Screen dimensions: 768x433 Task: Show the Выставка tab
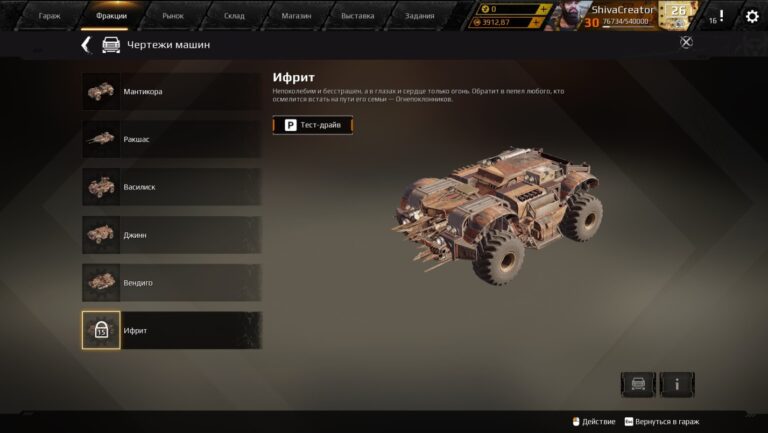click(357, 16)
